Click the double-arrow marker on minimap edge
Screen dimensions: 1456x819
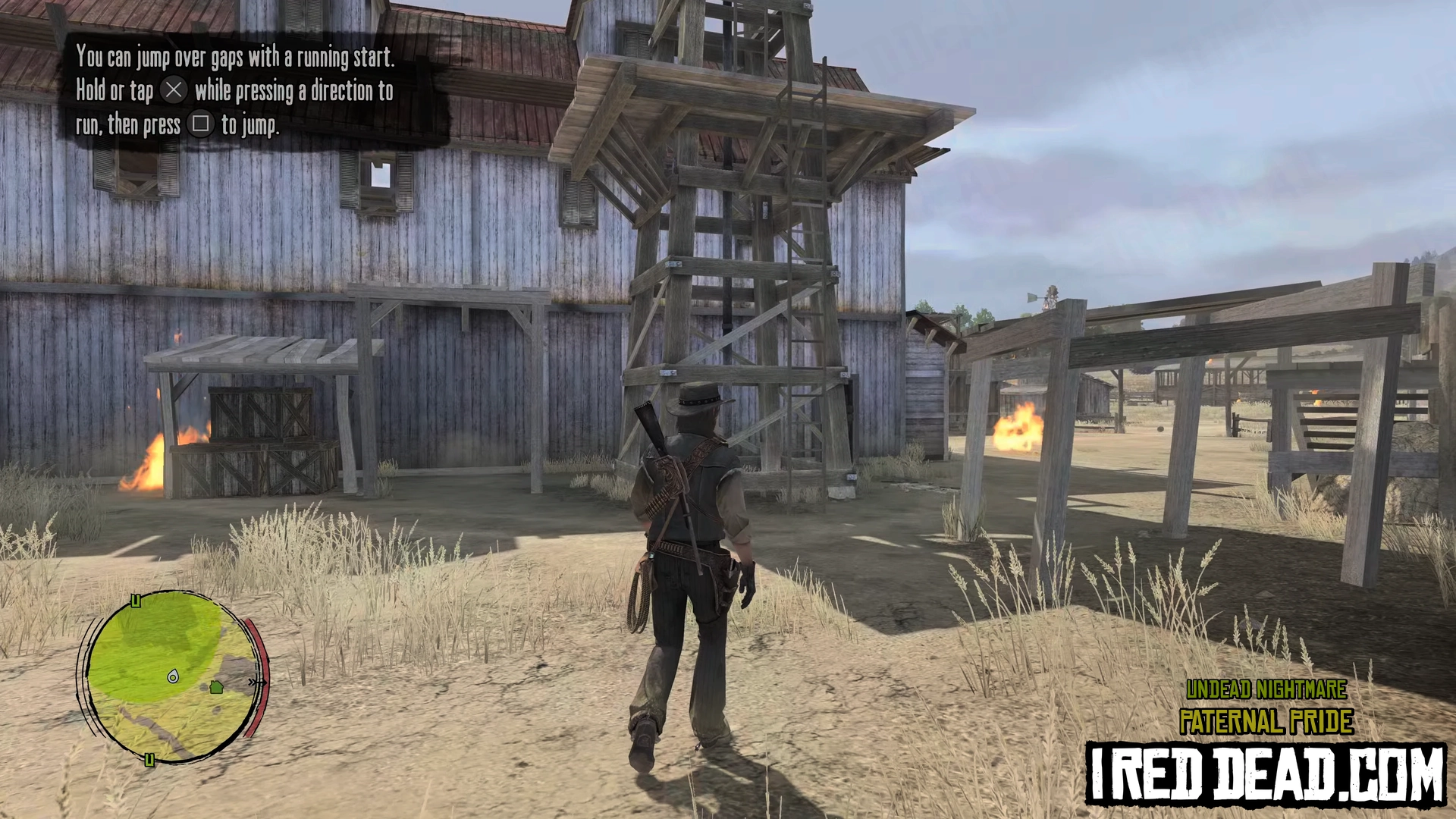pyautogui.click(x=256, y=682)
